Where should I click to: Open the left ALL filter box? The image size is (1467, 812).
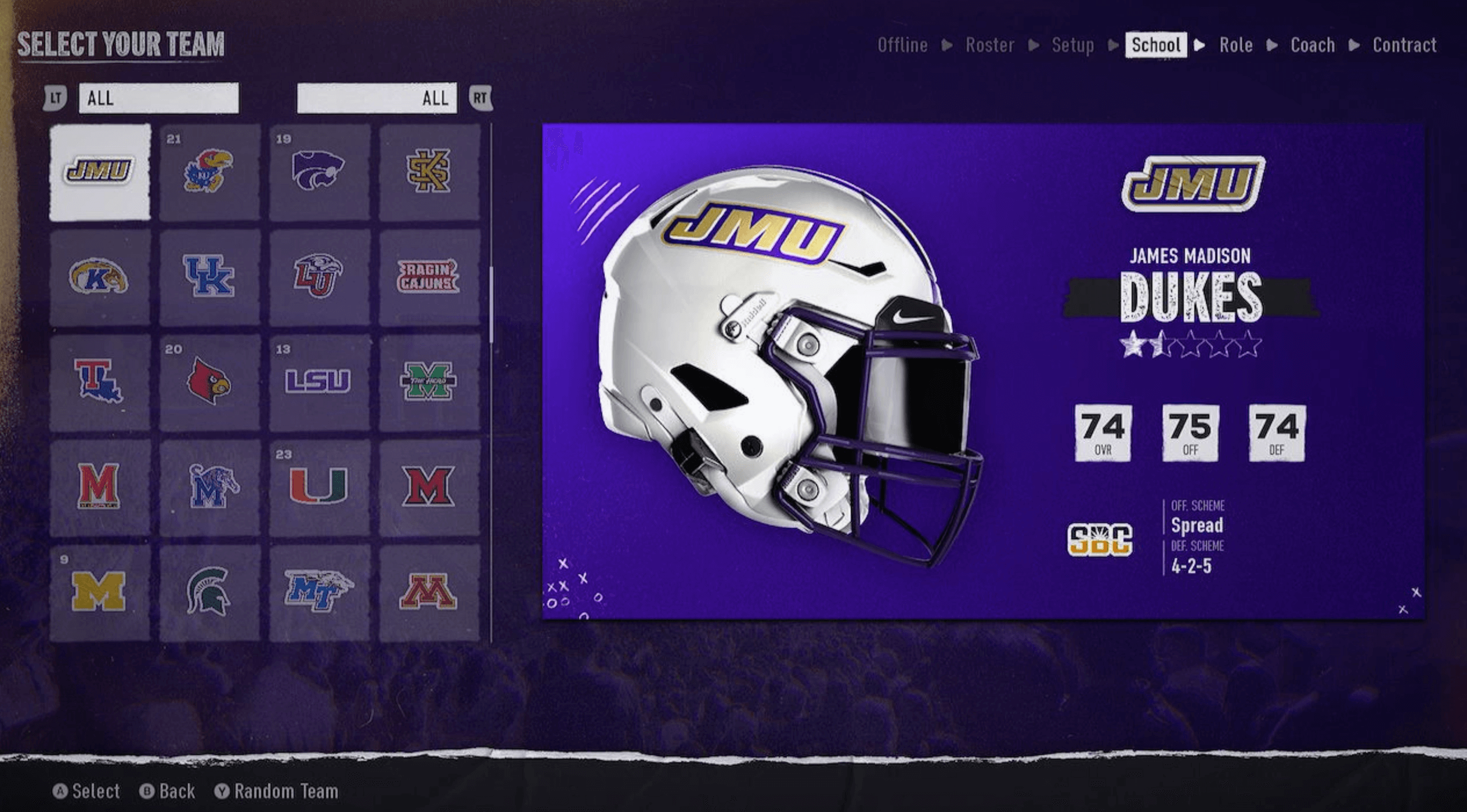pos(158,98)
